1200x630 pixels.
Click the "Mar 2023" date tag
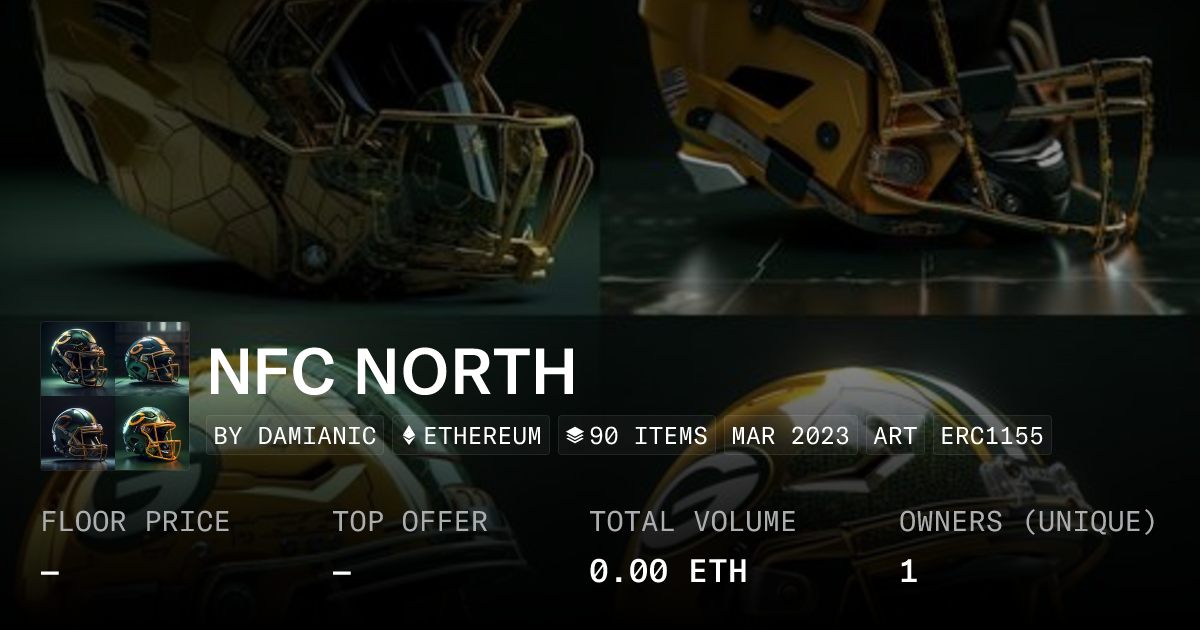tap(790, 436)
